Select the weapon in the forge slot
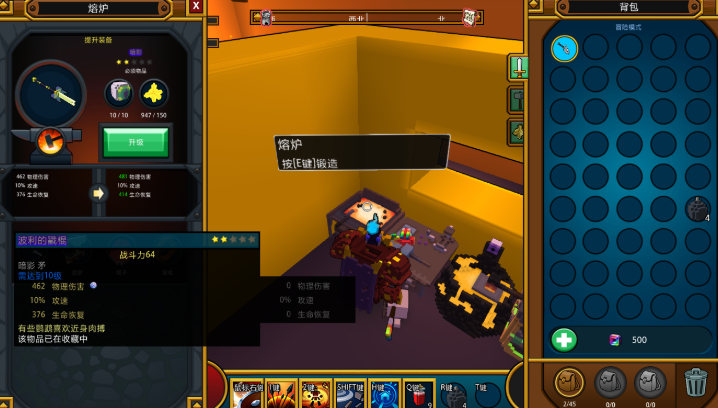The width and height of the screenshot is (718, 408). coord(51,95)
